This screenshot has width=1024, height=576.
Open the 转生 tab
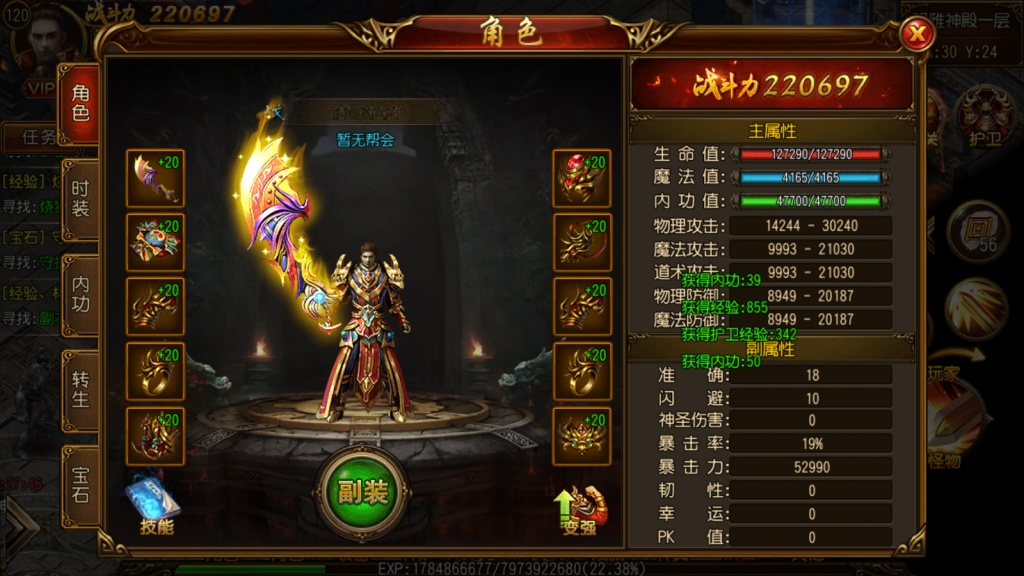(x=79, y=390)
